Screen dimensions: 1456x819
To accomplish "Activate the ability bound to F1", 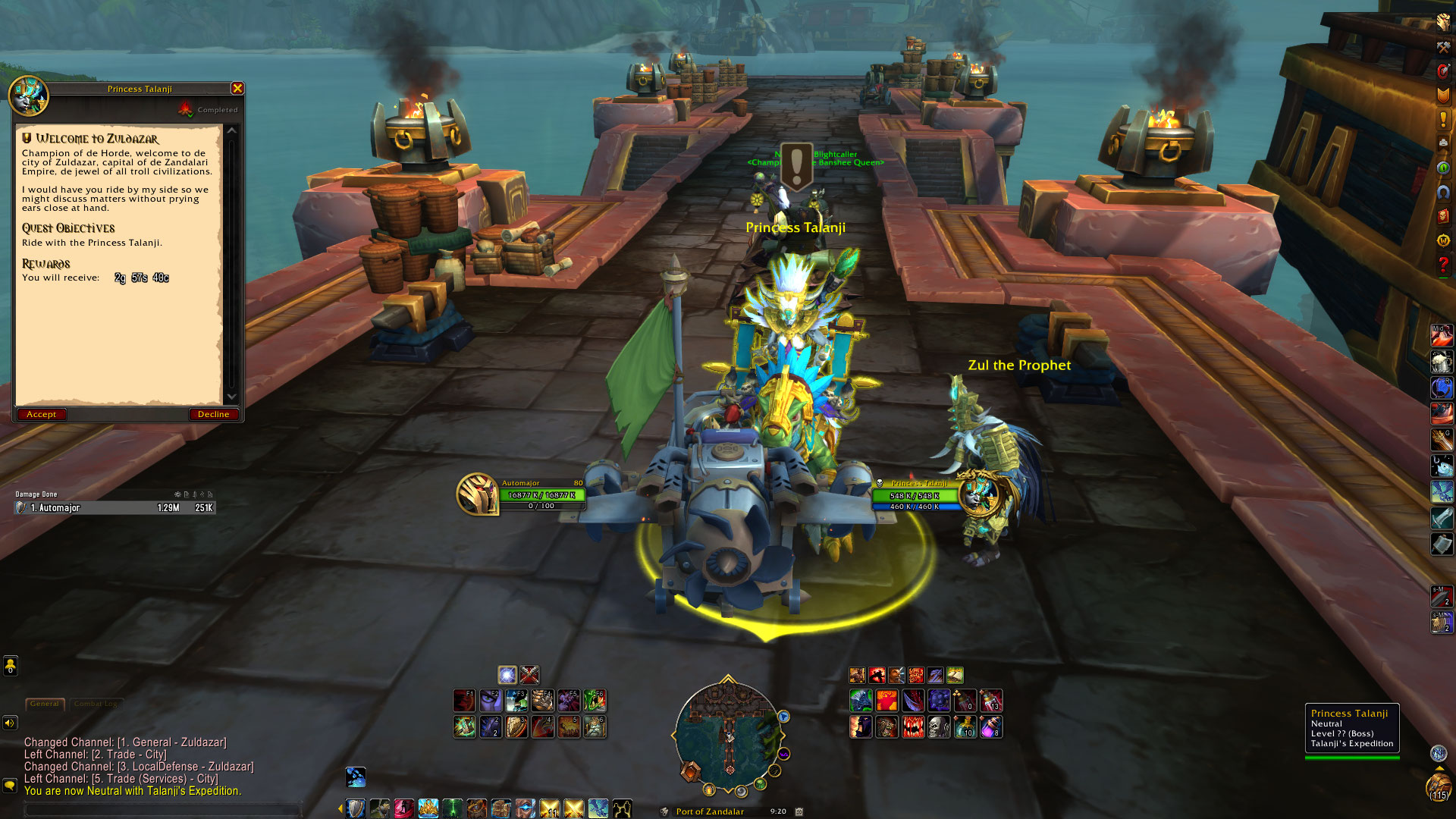I will click(x=465, y=701).
